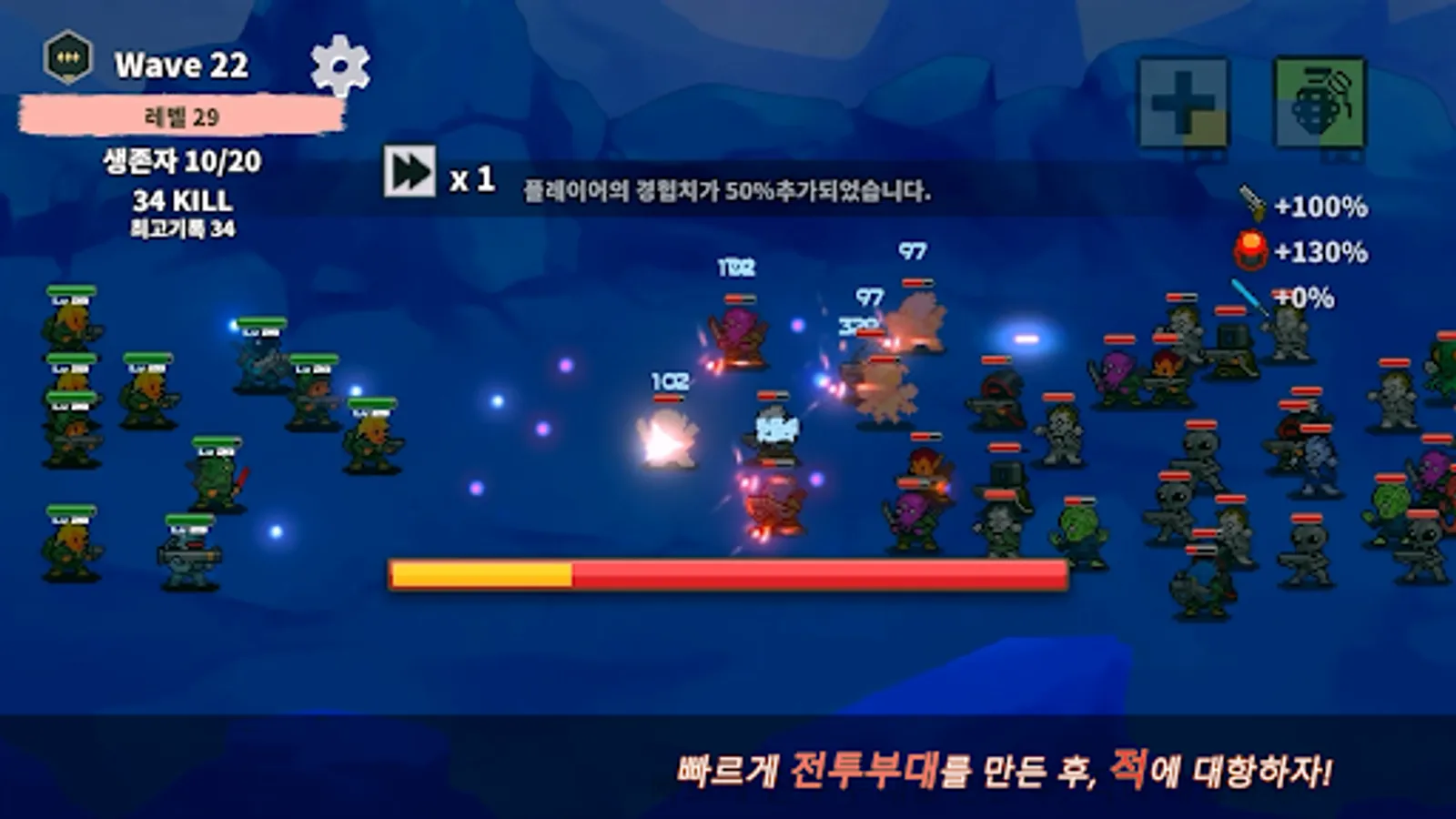1456x819 pixels.
Task: Expand the 레벨 29 level banner
Action: (180, 113)
